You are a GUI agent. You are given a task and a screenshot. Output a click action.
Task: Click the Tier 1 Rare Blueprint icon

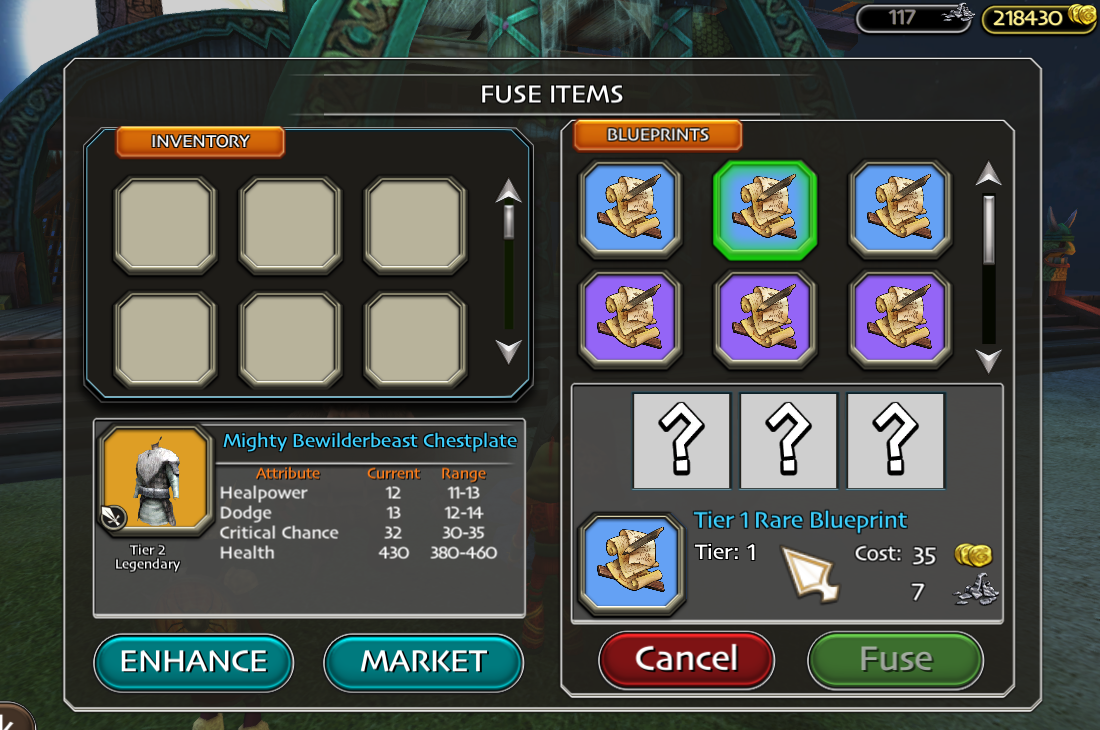pyautogui.click(x=631, y=564)
